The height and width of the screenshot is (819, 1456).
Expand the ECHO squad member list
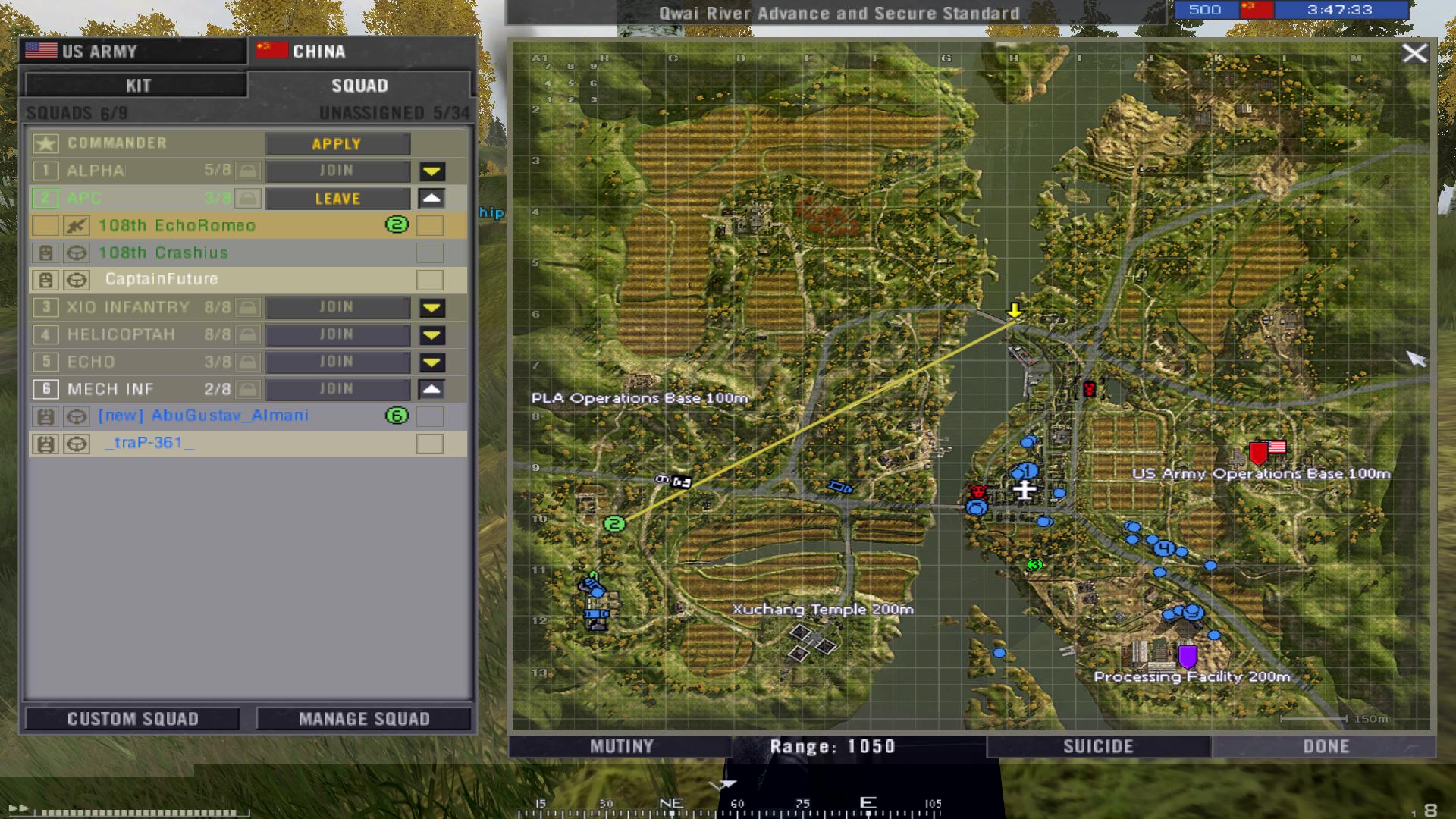(x=432, y=362)
